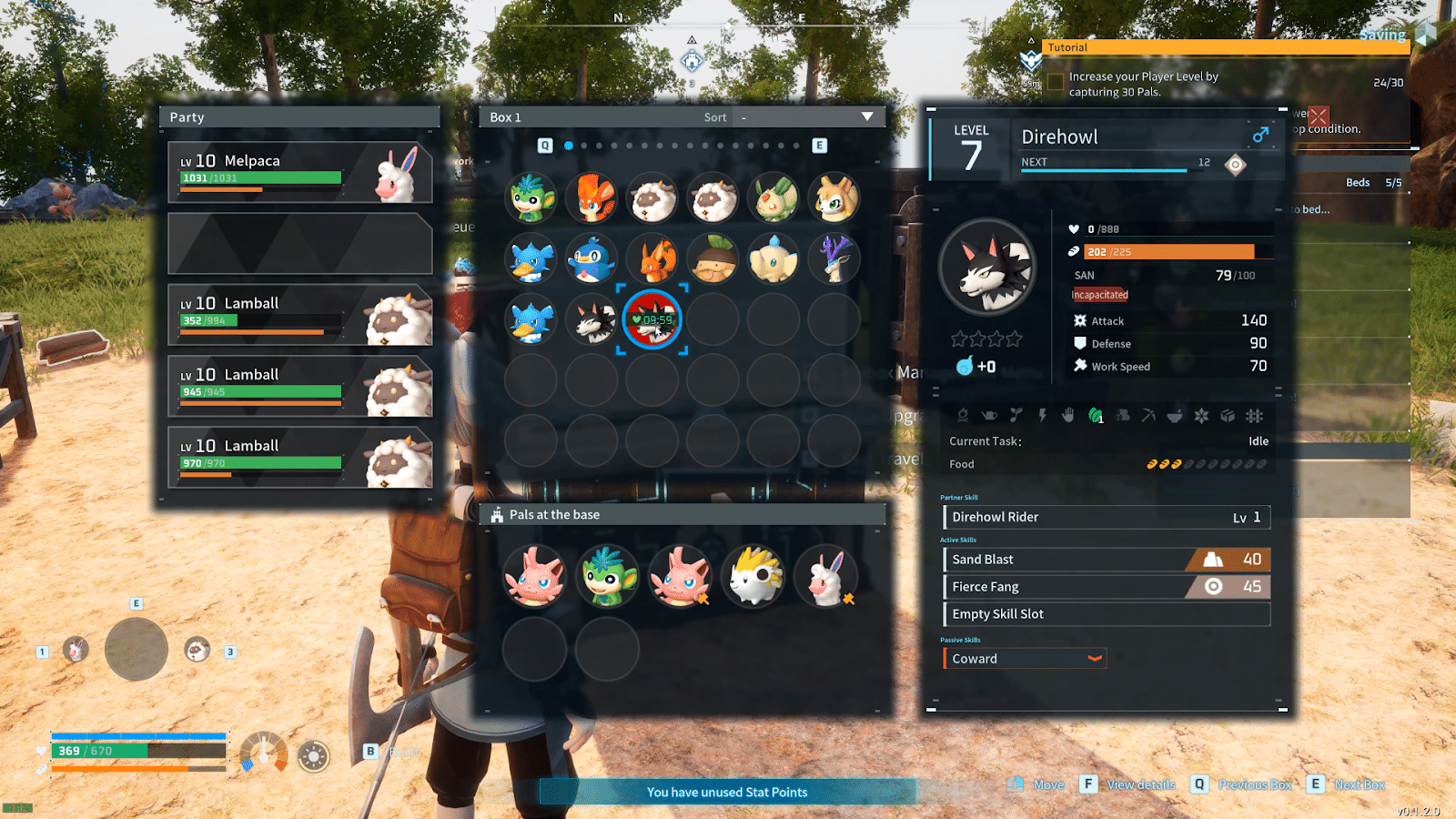Expand the Coward passive skill dropdown
This screenshot has width=1456, height=819.
point(1095,658)
